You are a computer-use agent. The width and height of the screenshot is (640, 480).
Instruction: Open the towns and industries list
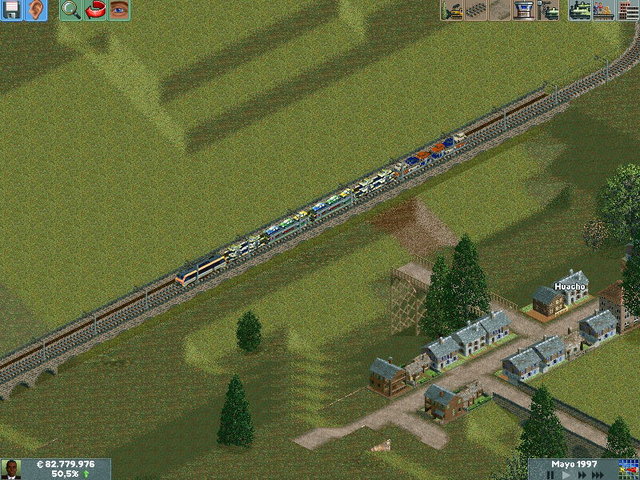coord(627,10)
